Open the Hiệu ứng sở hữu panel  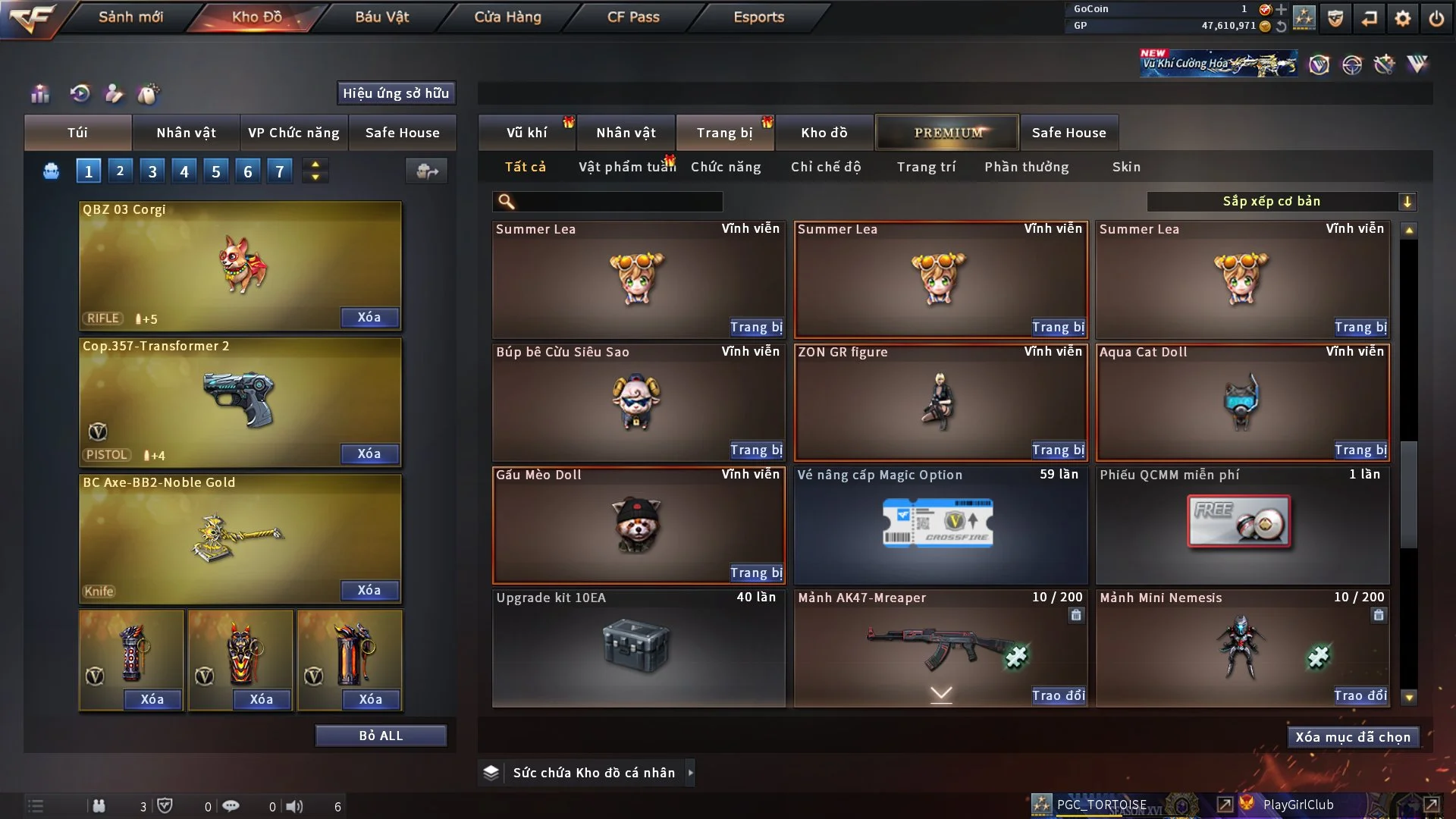(396, 93)
